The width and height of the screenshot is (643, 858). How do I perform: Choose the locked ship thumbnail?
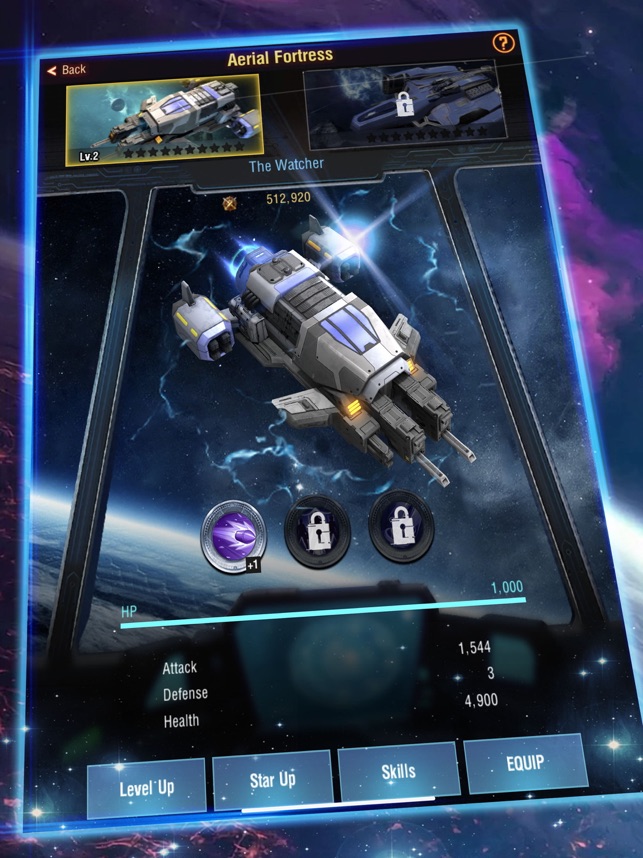pos(400,106)
